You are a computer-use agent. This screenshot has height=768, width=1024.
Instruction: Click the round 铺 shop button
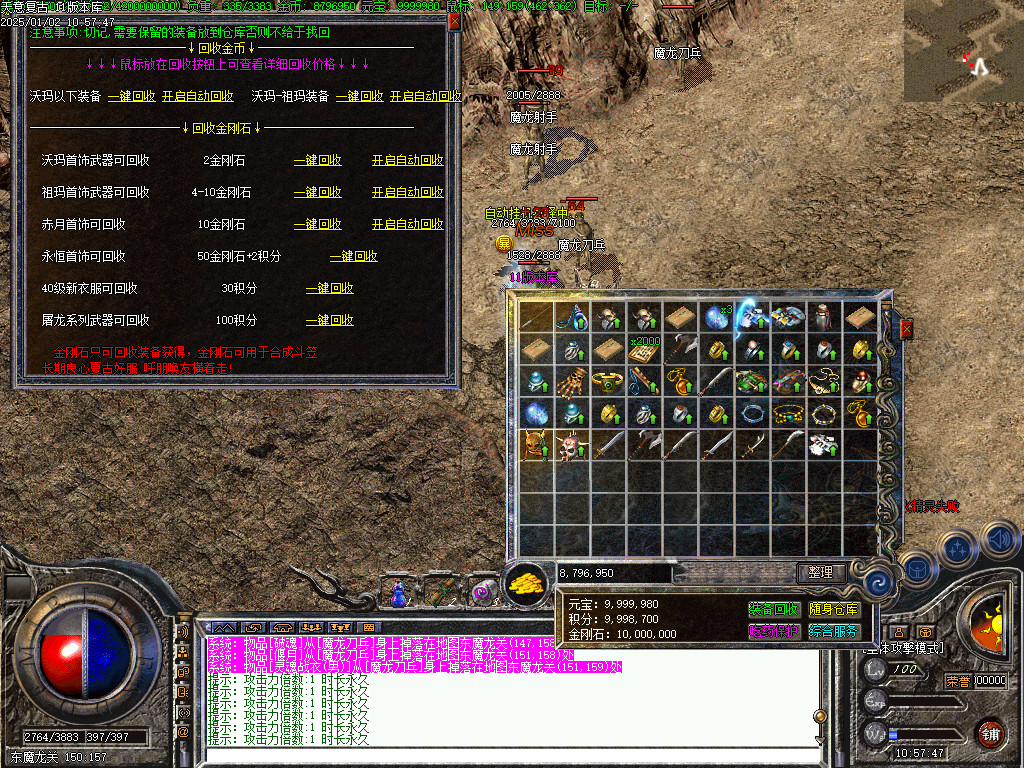click(990, 733)
